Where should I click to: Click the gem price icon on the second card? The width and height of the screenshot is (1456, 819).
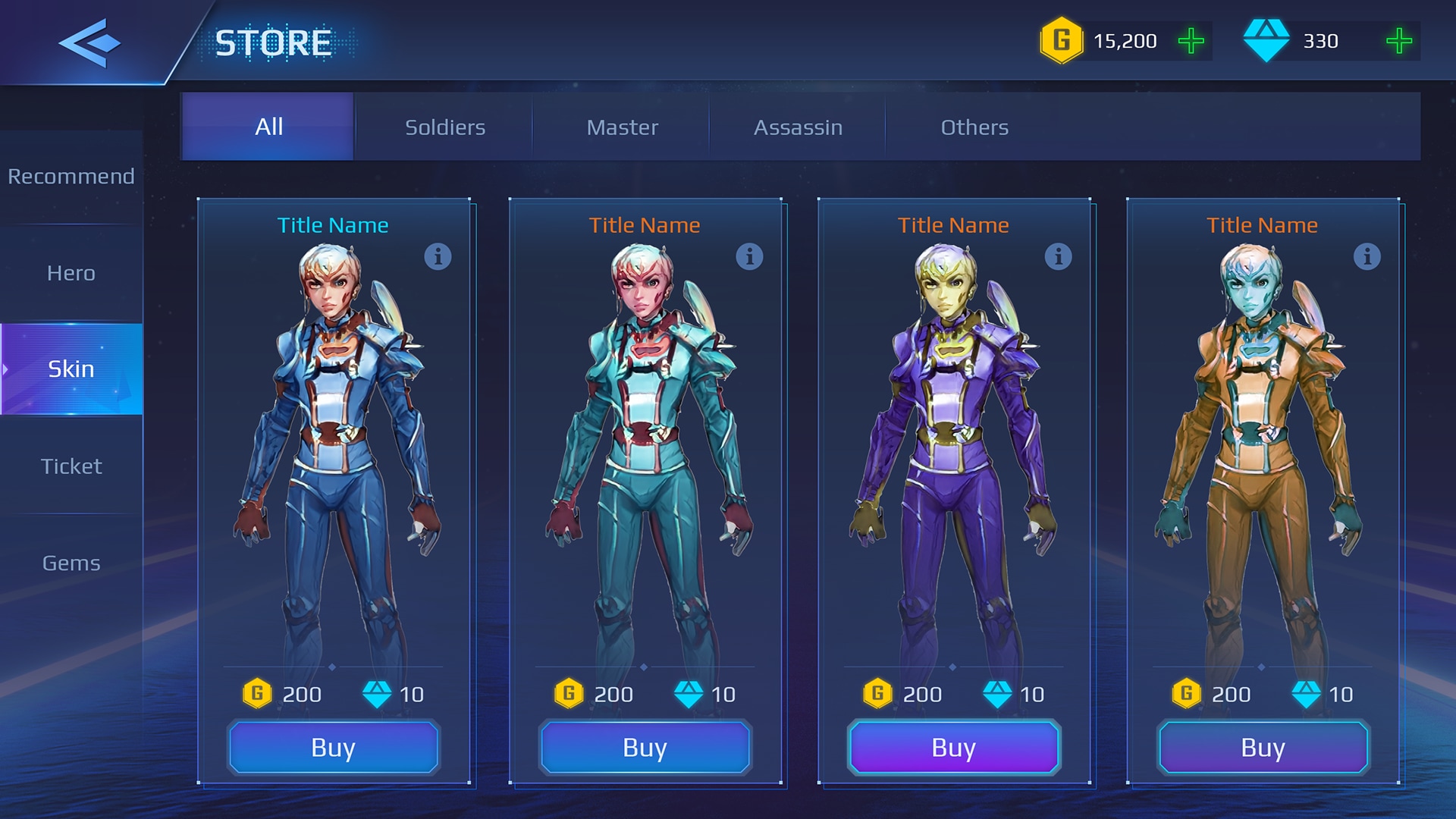click(x=690, y=694)
